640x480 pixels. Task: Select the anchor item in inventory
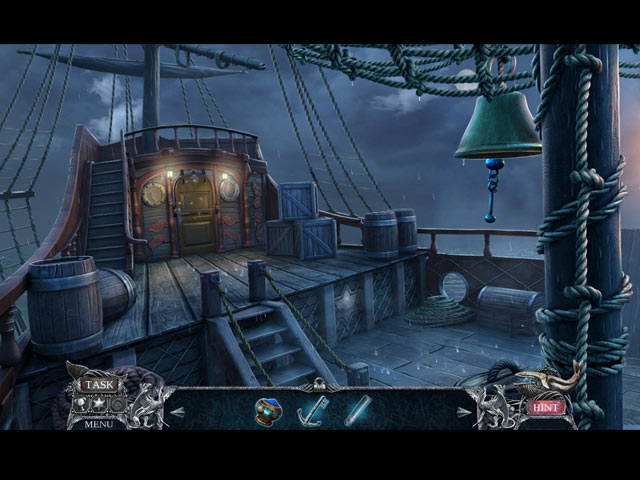(312, 411)
